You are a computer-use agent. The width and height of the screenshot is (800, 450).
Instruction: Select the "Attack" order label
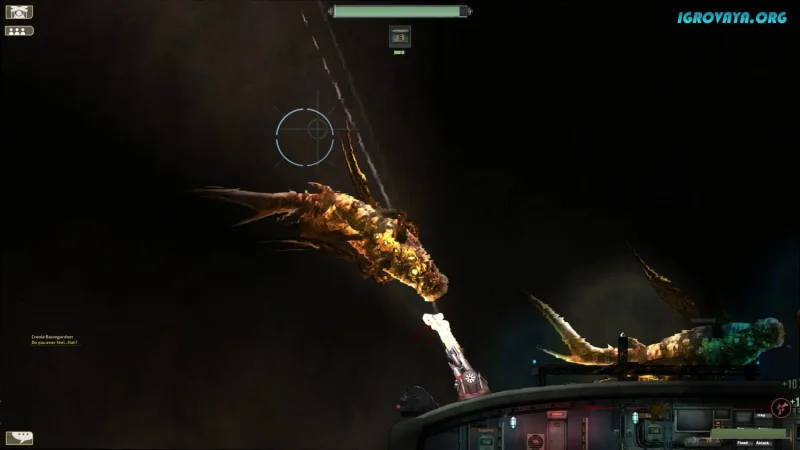pyautogui.click(x=763, y=443)
